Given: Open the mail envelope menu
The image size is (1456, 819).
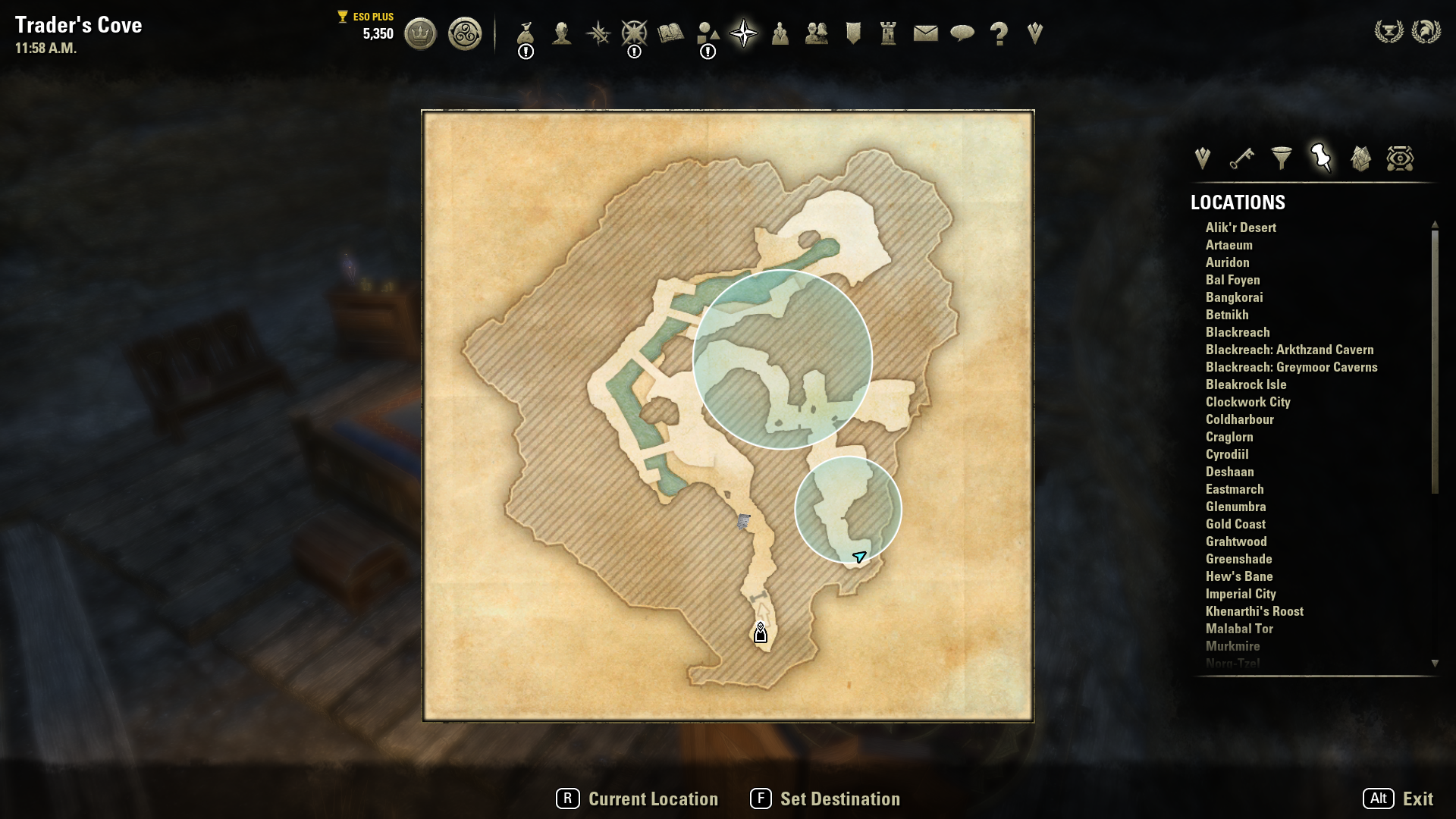Looking at the screenshot, I should pyautogui.click(x=925, y=33).
